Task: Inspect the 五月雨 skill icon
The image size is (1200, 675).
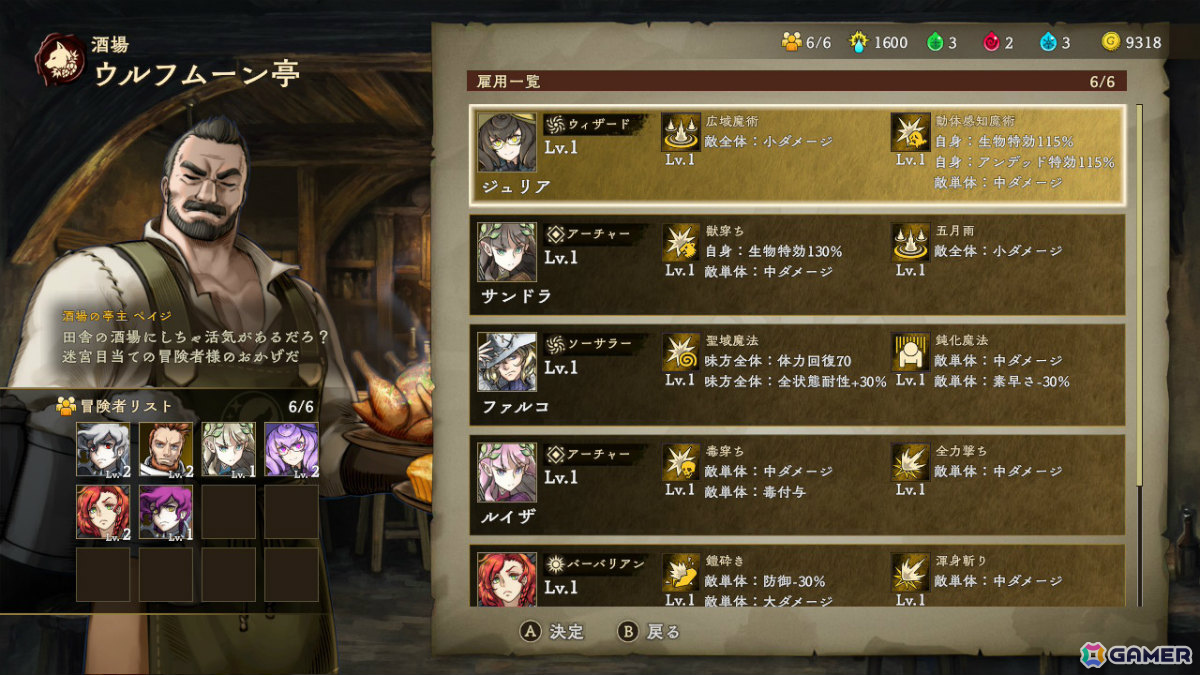Action: coord(910,242)
